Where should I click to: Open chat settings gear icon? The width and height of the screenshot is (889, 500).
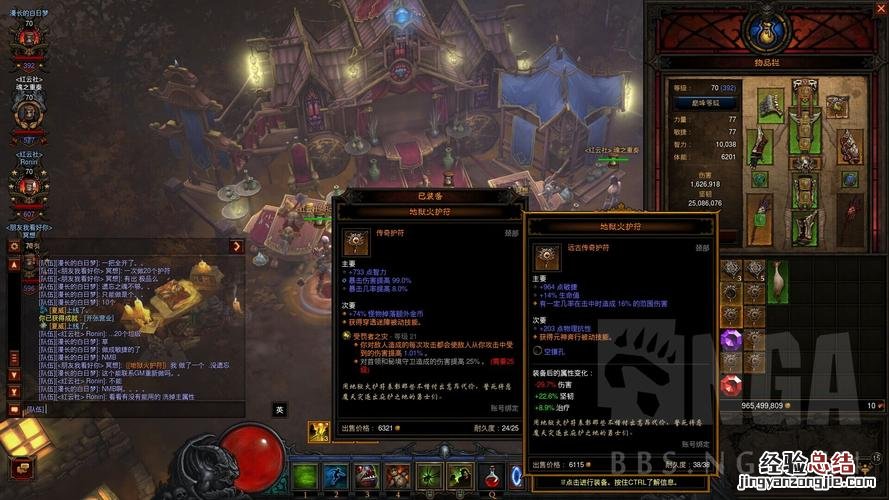click(x=14, y=246)
